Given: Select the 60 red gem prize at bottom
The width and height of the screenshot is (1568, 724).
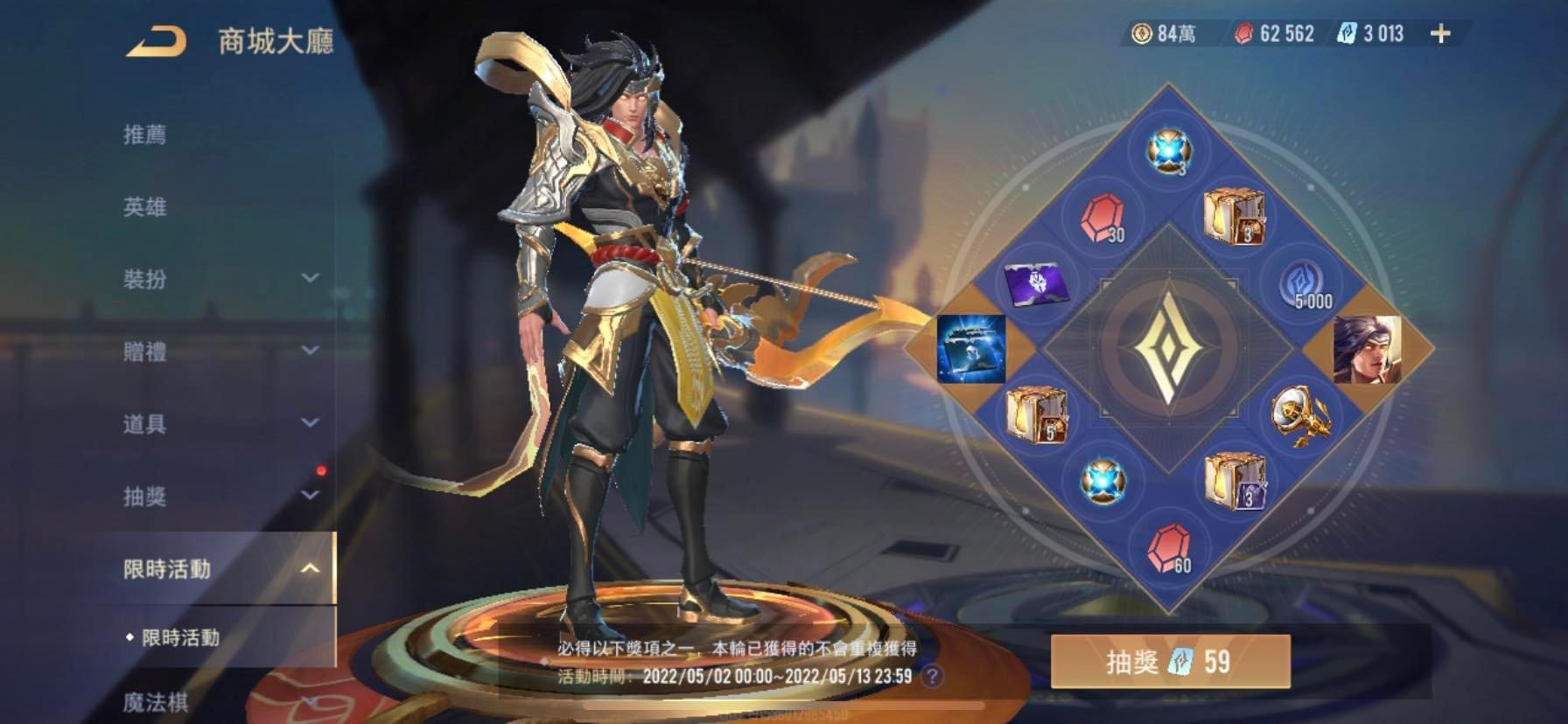Looking at the screenshot, I should (x=1170, y=547).
